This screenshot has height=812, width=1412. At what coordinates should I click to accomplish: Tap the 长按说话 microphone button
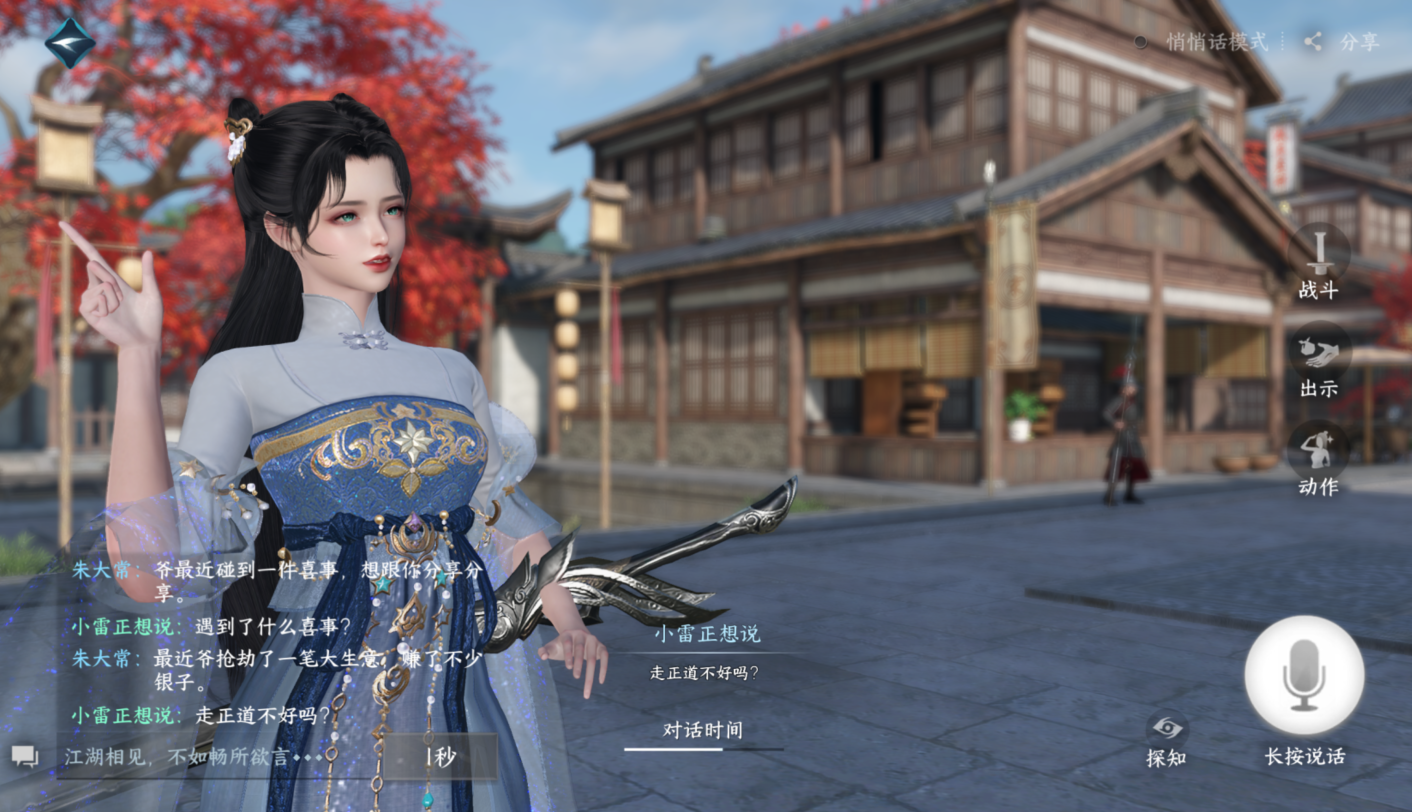1304,676
